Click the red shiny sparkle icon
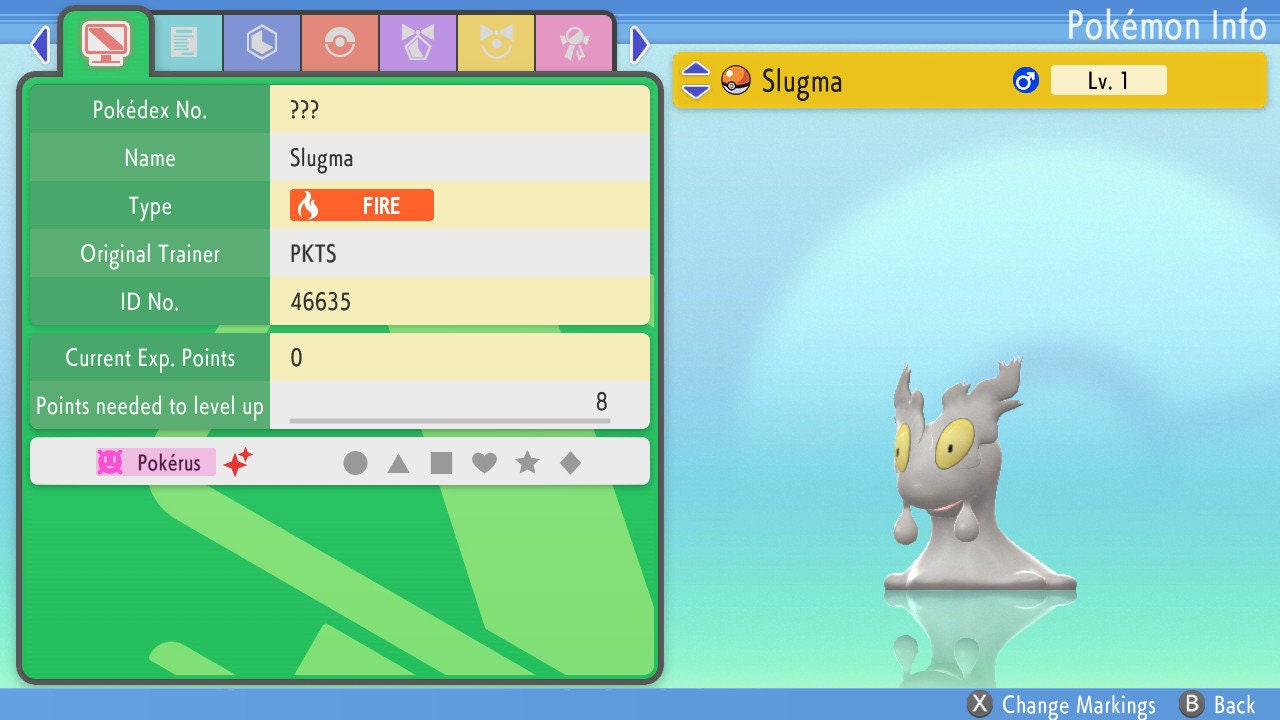The width and height of the screenshot is (1280, 720). click(238, 462)
